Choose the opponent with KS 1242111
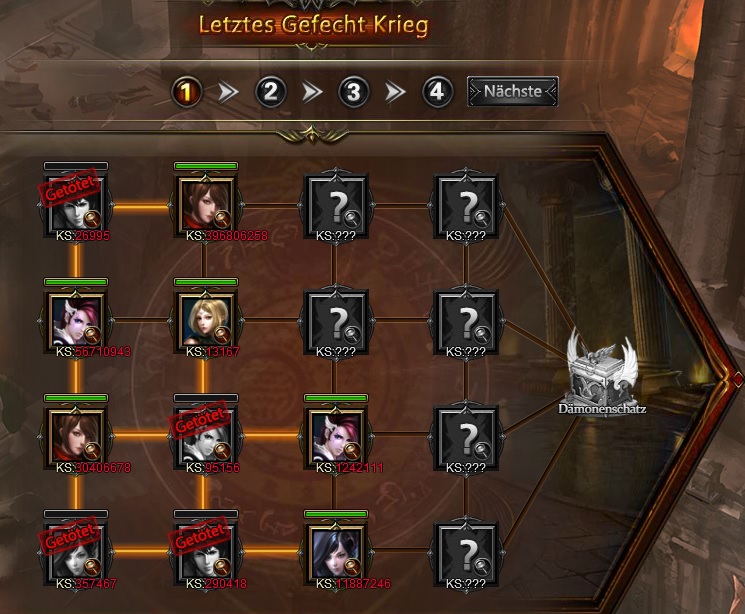 point(335,437)
